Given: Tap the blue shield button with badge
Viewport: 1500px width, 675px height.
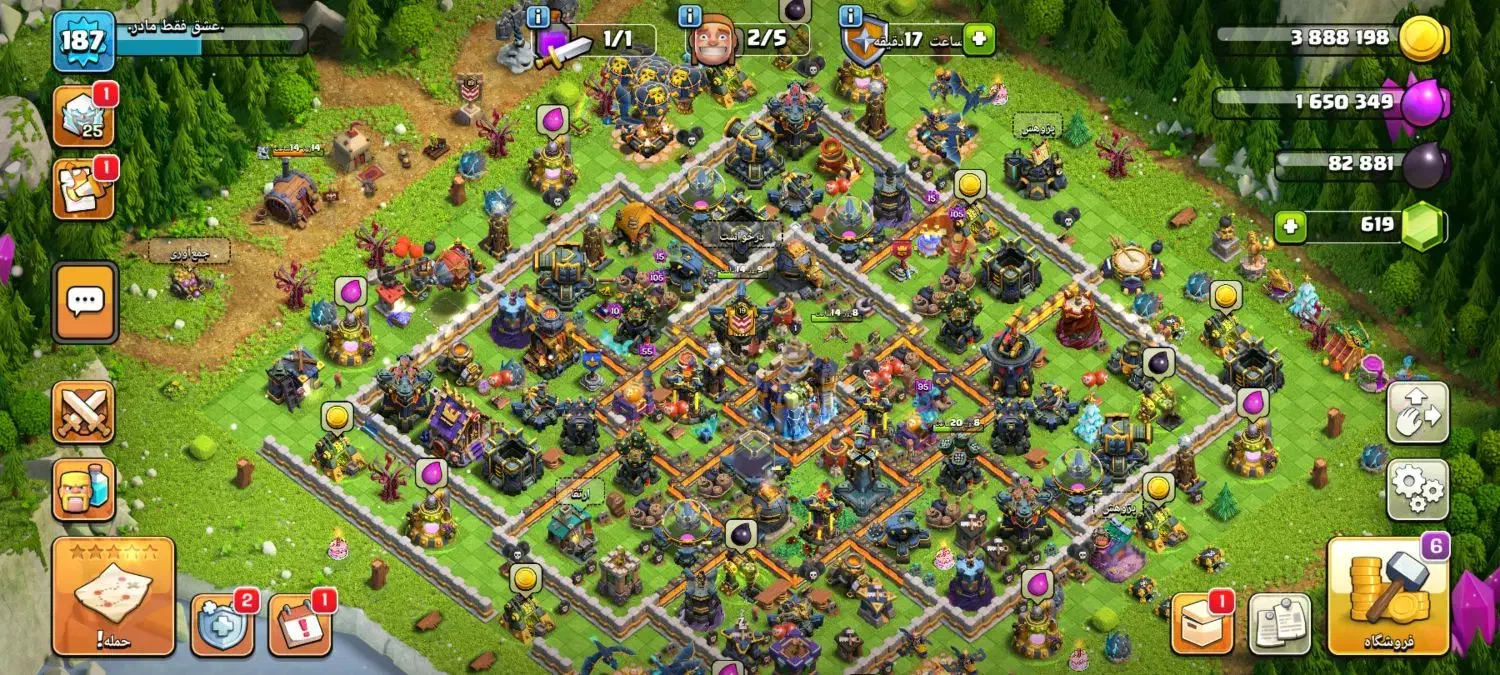Looking at the screenshot, I should coord(221,625).
